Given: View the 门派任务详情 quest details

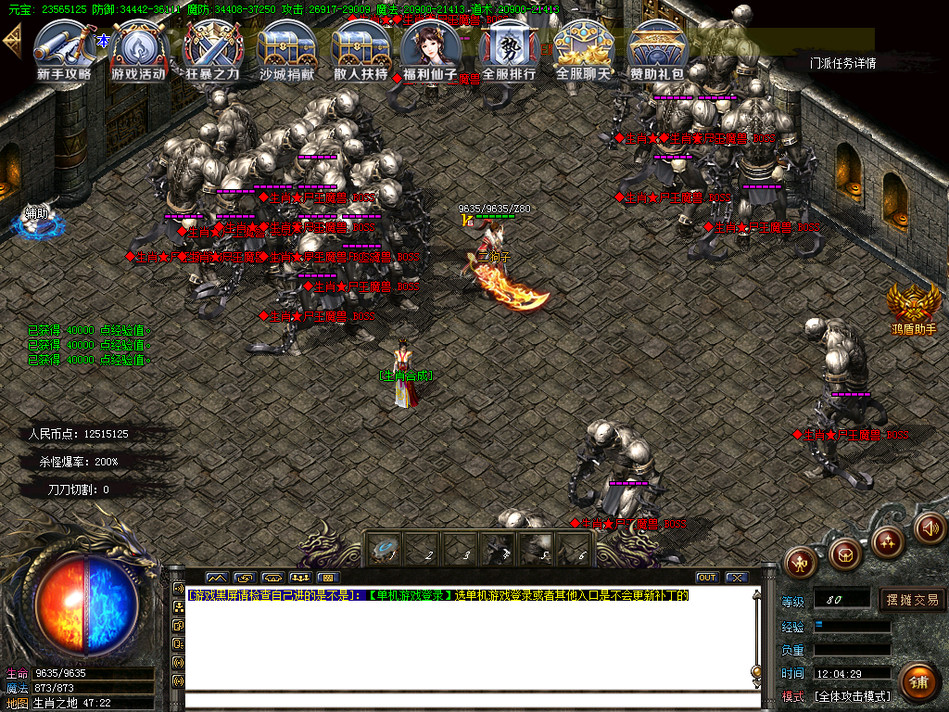Looking at the screenshot, I should coord(842,63).
